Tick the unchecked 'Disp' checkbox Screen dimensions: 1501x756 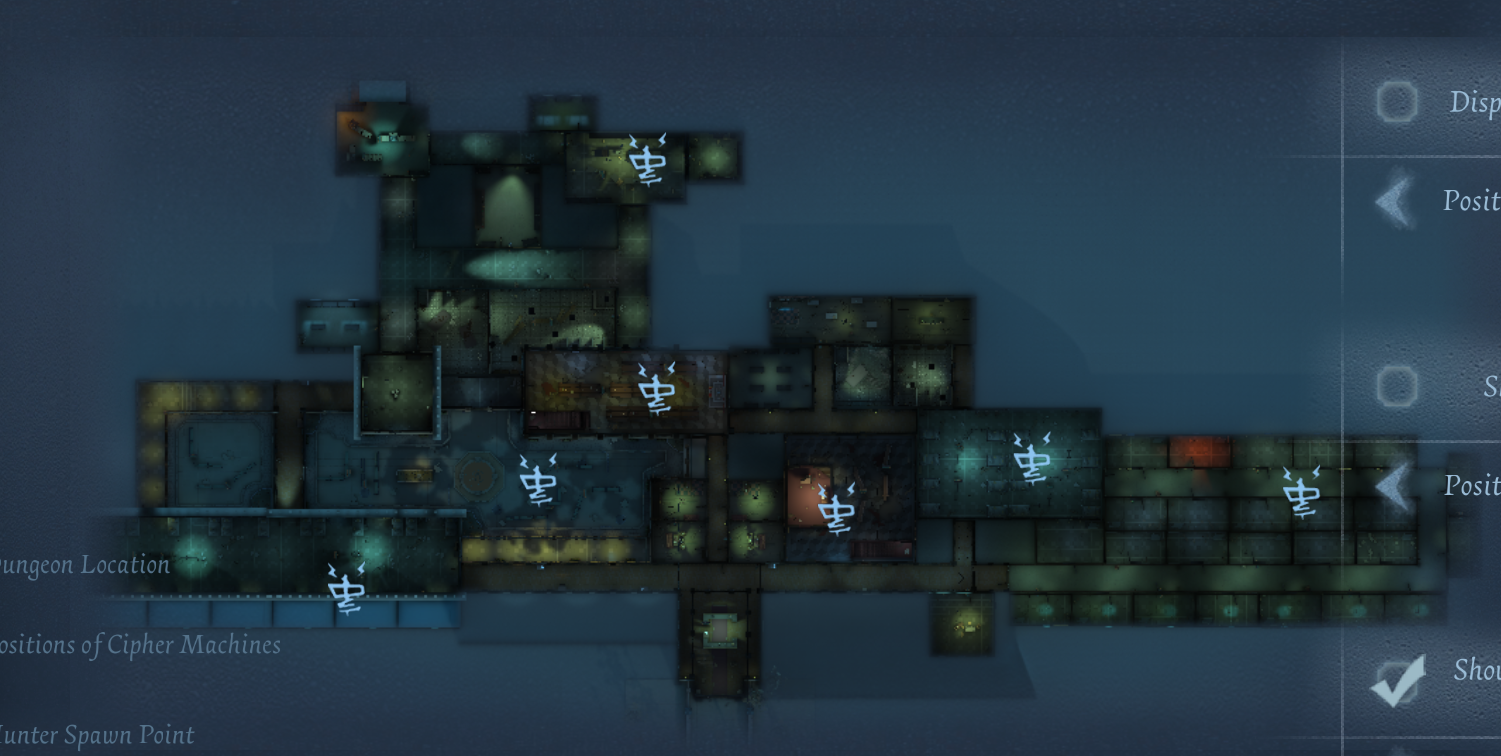coord(1396,102)
